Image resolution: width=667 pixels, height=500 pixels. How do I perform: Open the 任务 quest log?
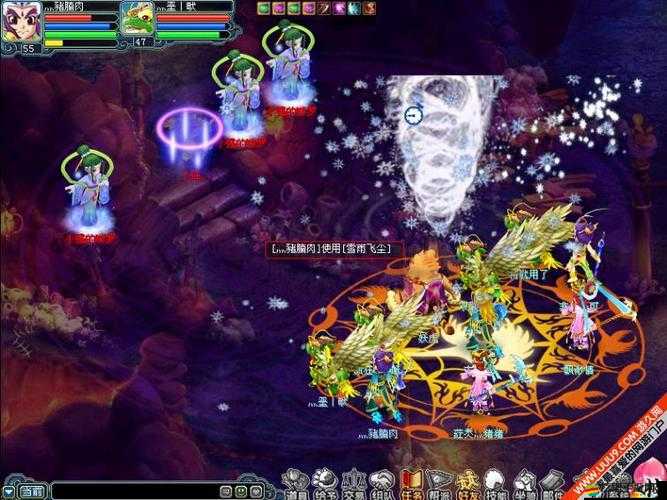coord(411,484)
